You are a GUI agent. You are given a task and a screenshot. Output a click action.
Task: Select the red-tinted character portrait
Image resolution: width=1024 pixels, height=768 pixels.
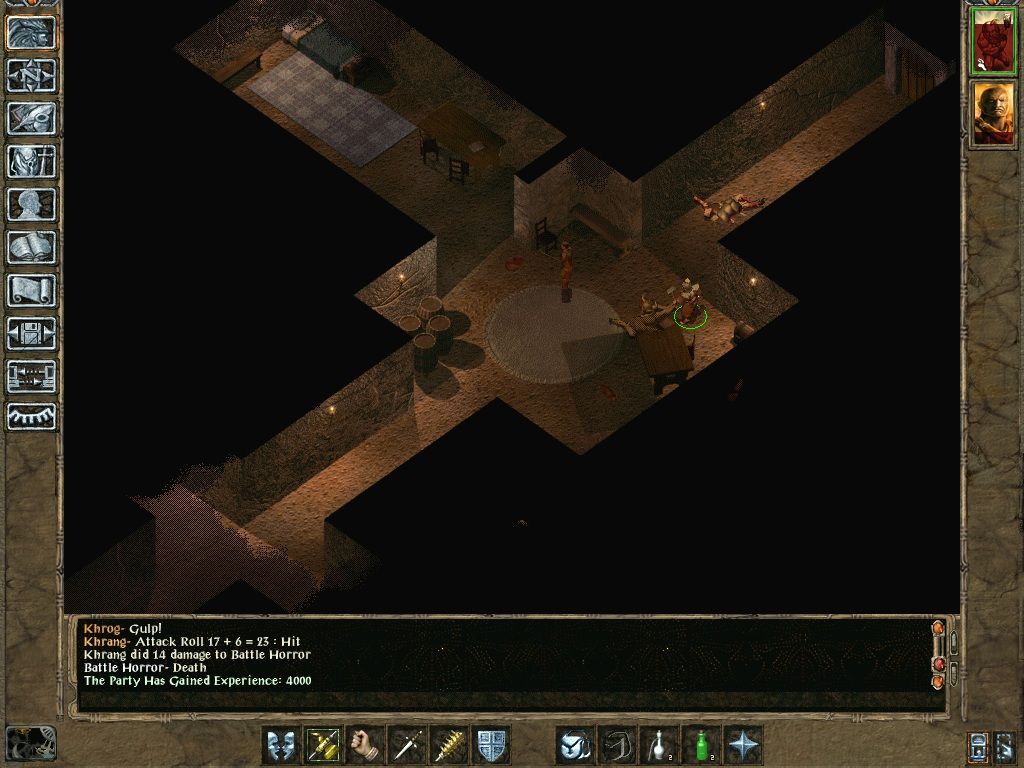(x=994, y=41)
